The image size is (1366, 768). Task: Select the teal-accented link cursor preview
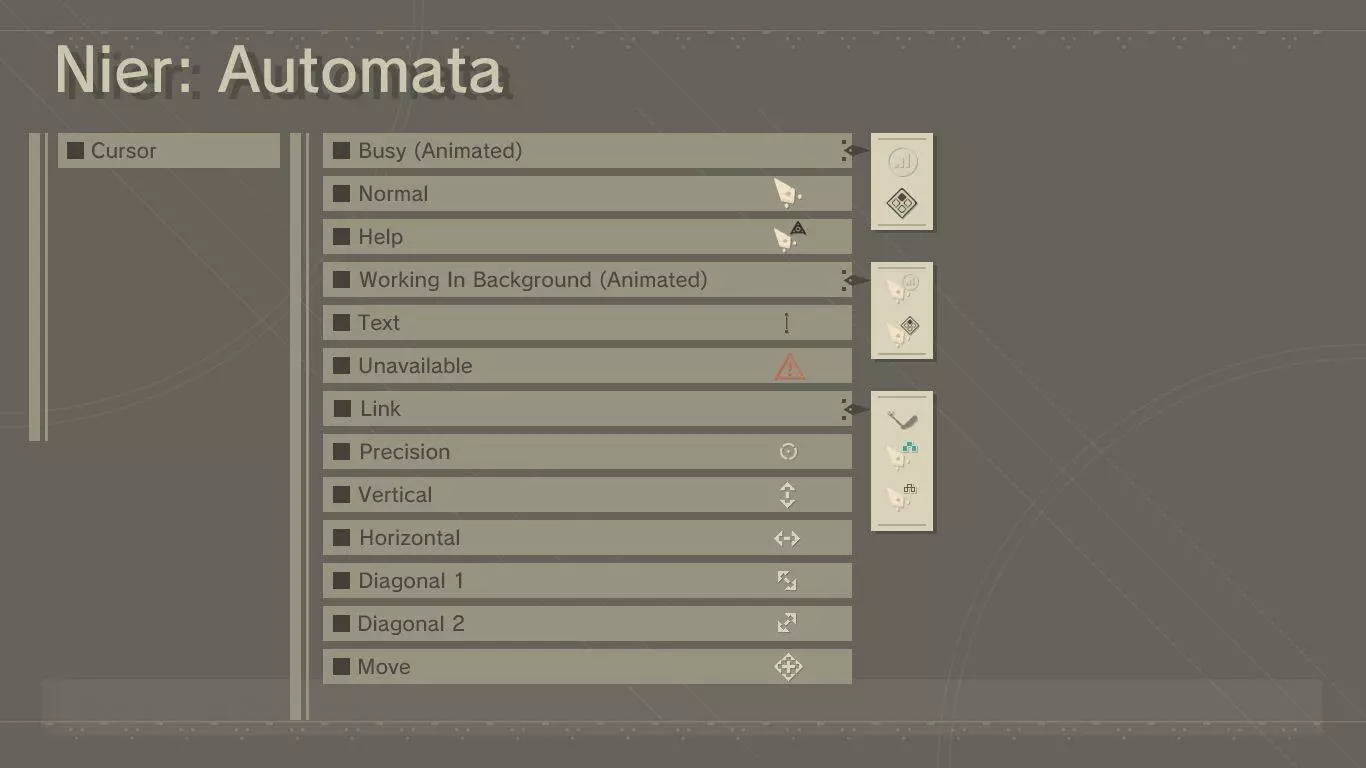[x=902, y=455]
